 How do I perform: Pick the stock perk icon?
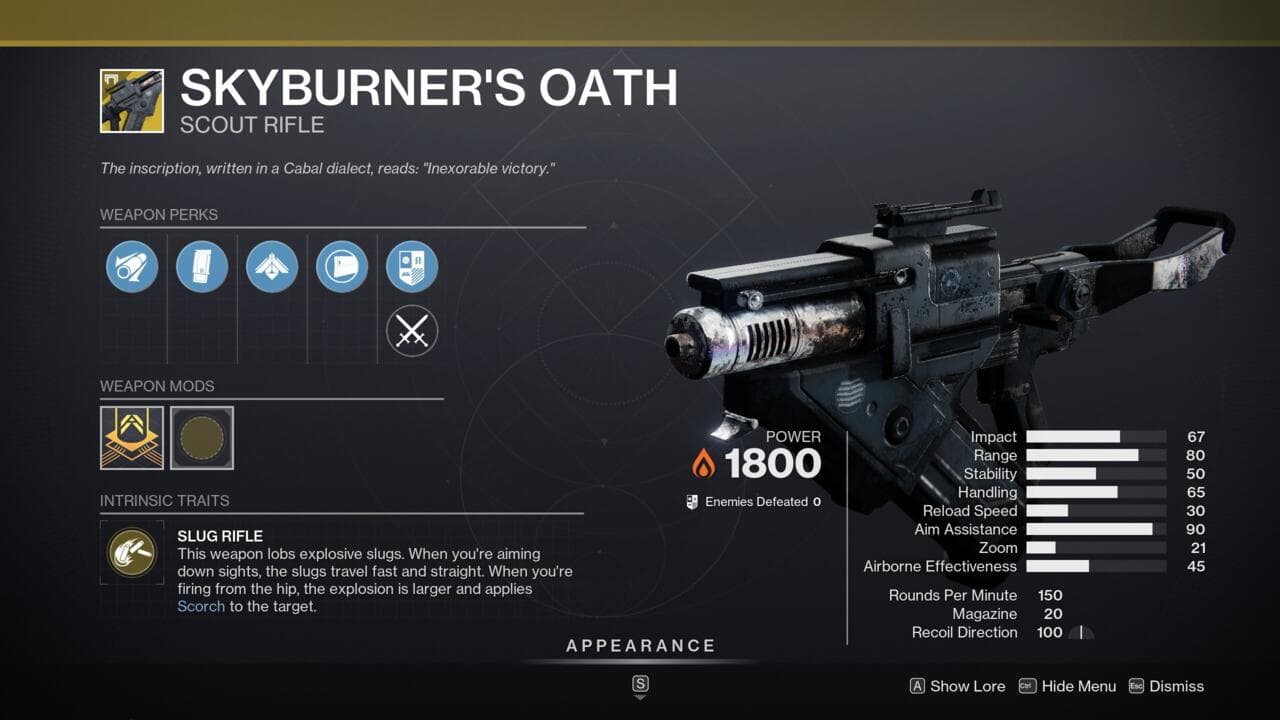pyautogui.click(x=342, y=267)
